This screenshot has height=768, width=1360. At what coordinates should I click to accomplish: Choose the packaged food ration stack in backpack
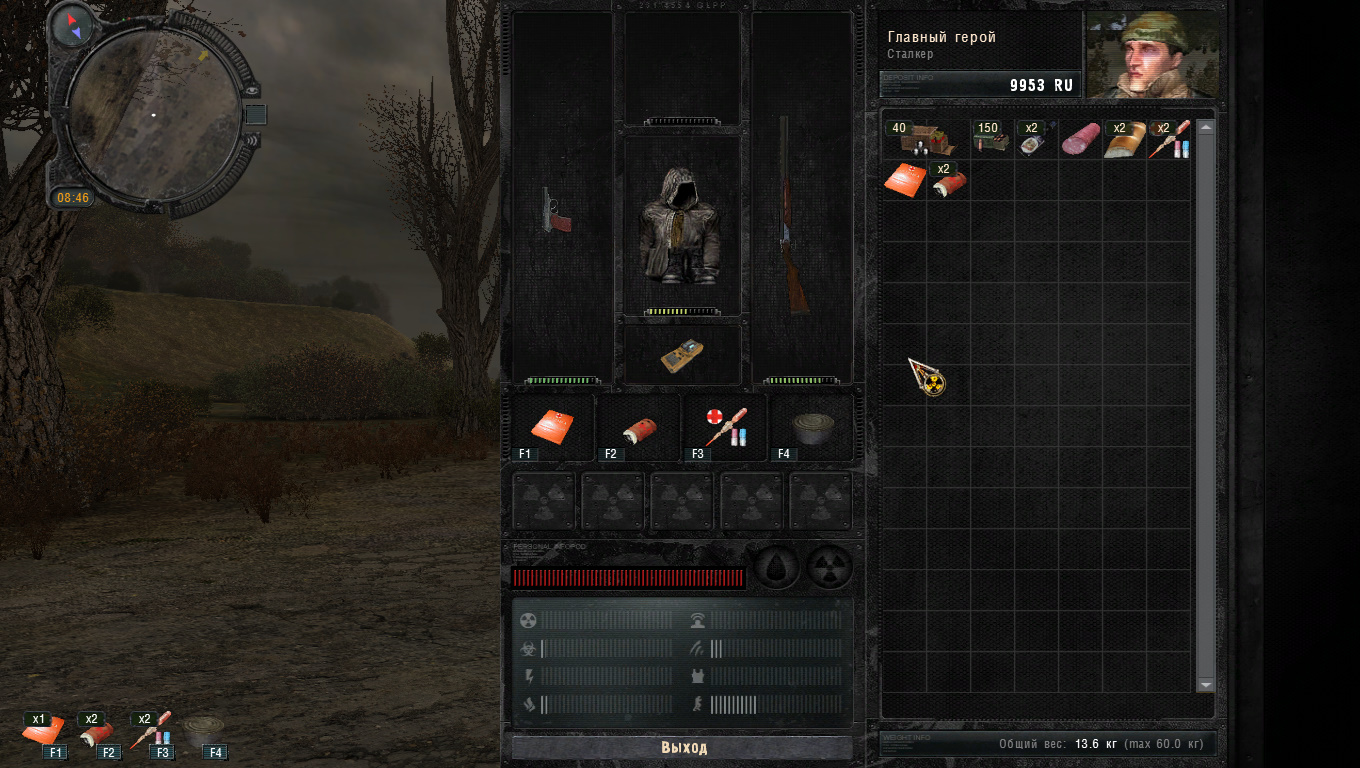click(x=1035, y=140)
